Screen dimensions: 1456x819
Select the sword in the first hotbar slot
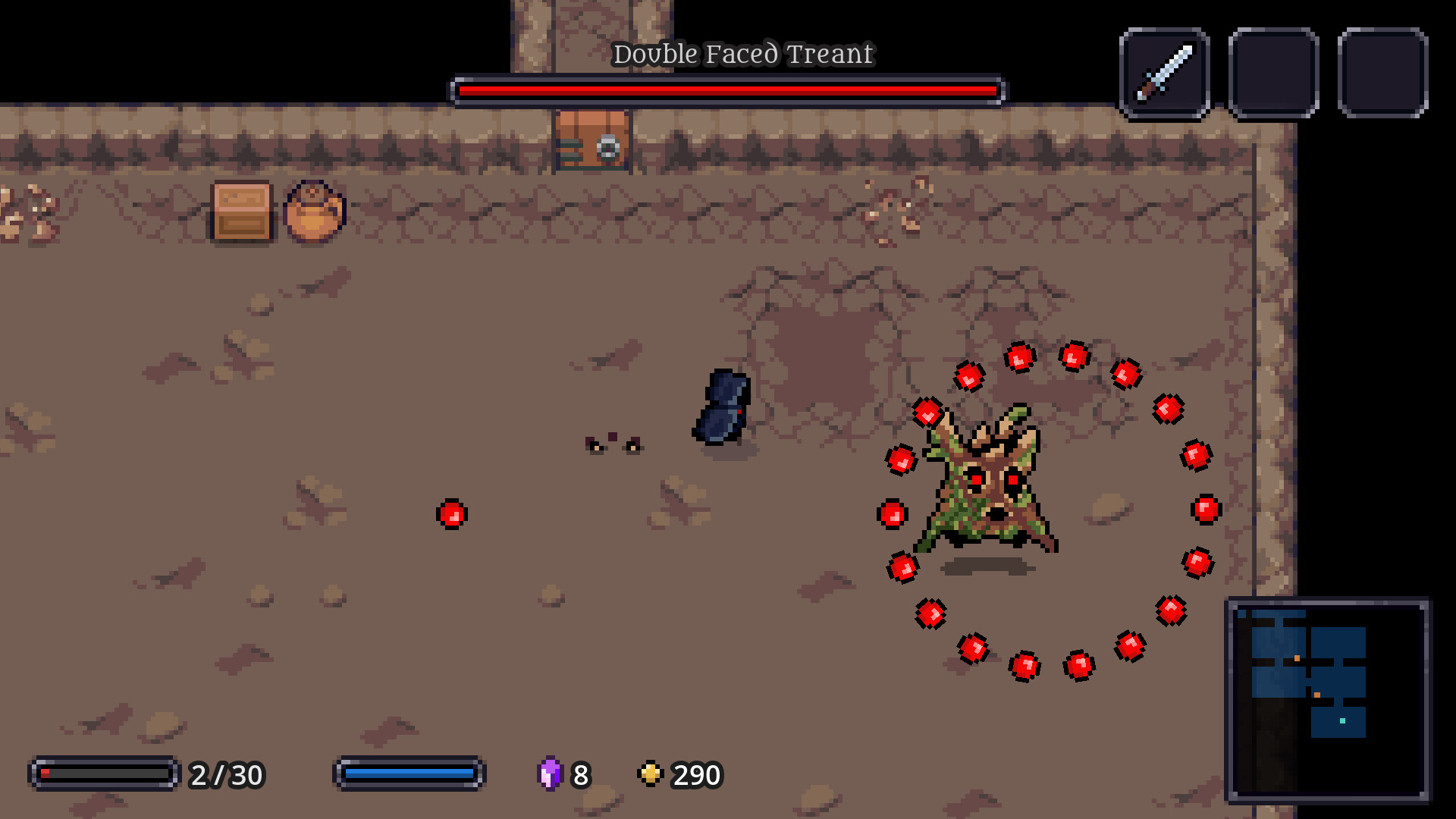(x=1164, y=73)
